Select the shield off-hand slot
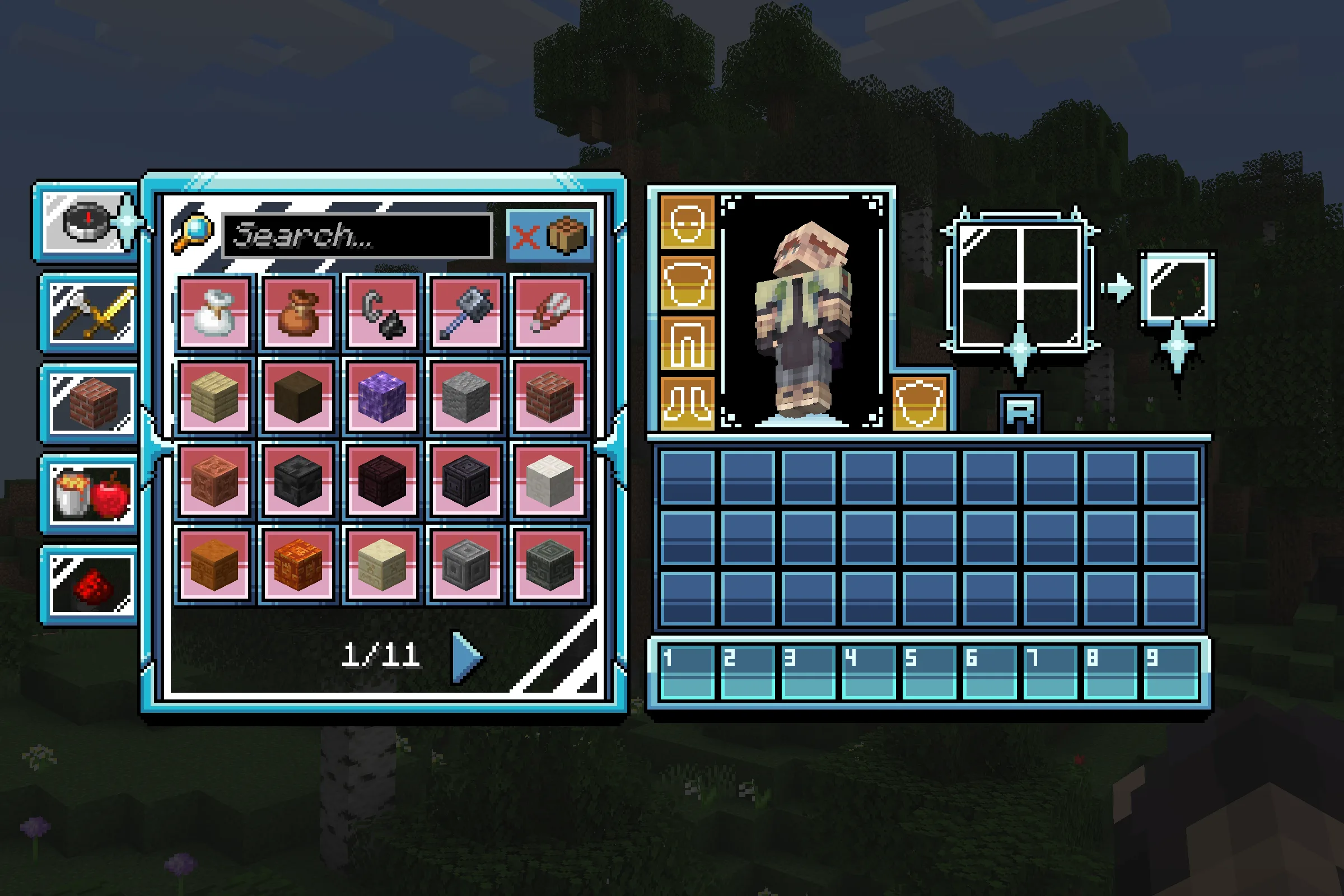 coord(920,403)
